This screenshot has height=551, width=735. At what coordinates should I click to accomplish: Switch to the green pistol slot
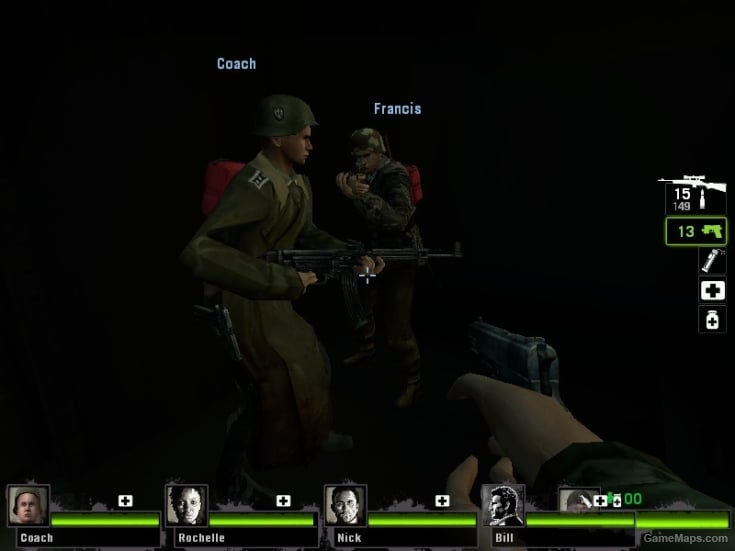pyautogui.click(x=696, y=232)
